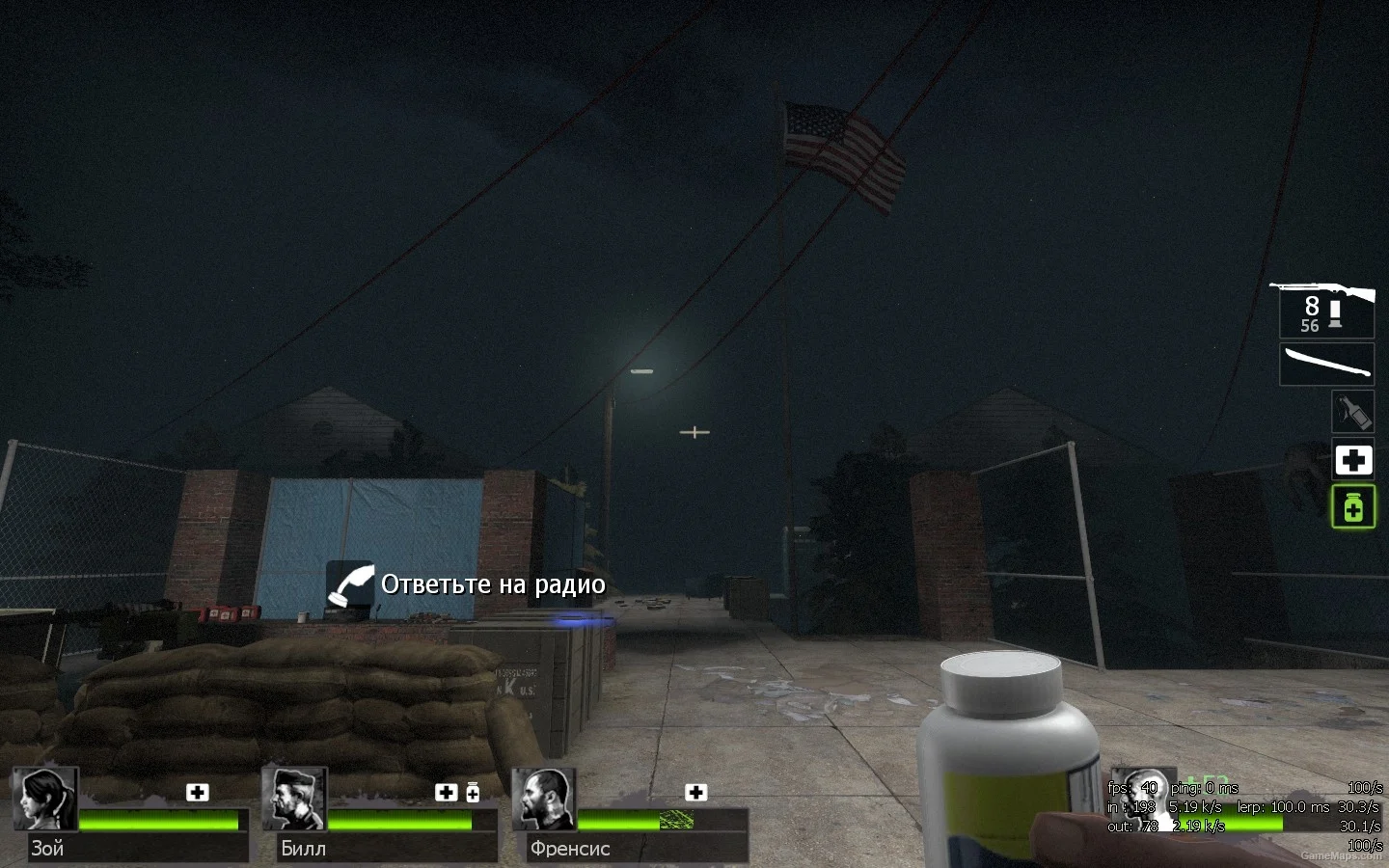Select the highlighted pain pills slot
The image size is (1389, 868).
[x=1352, y=506]
